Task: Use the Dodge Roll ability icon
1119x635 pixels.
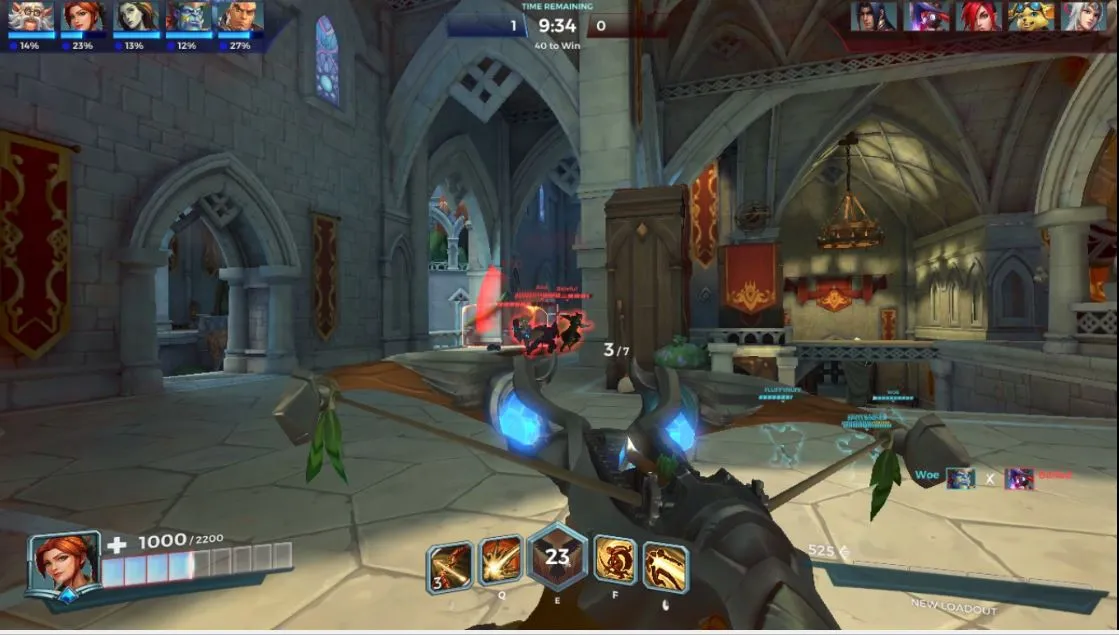Action: [615, 562]
